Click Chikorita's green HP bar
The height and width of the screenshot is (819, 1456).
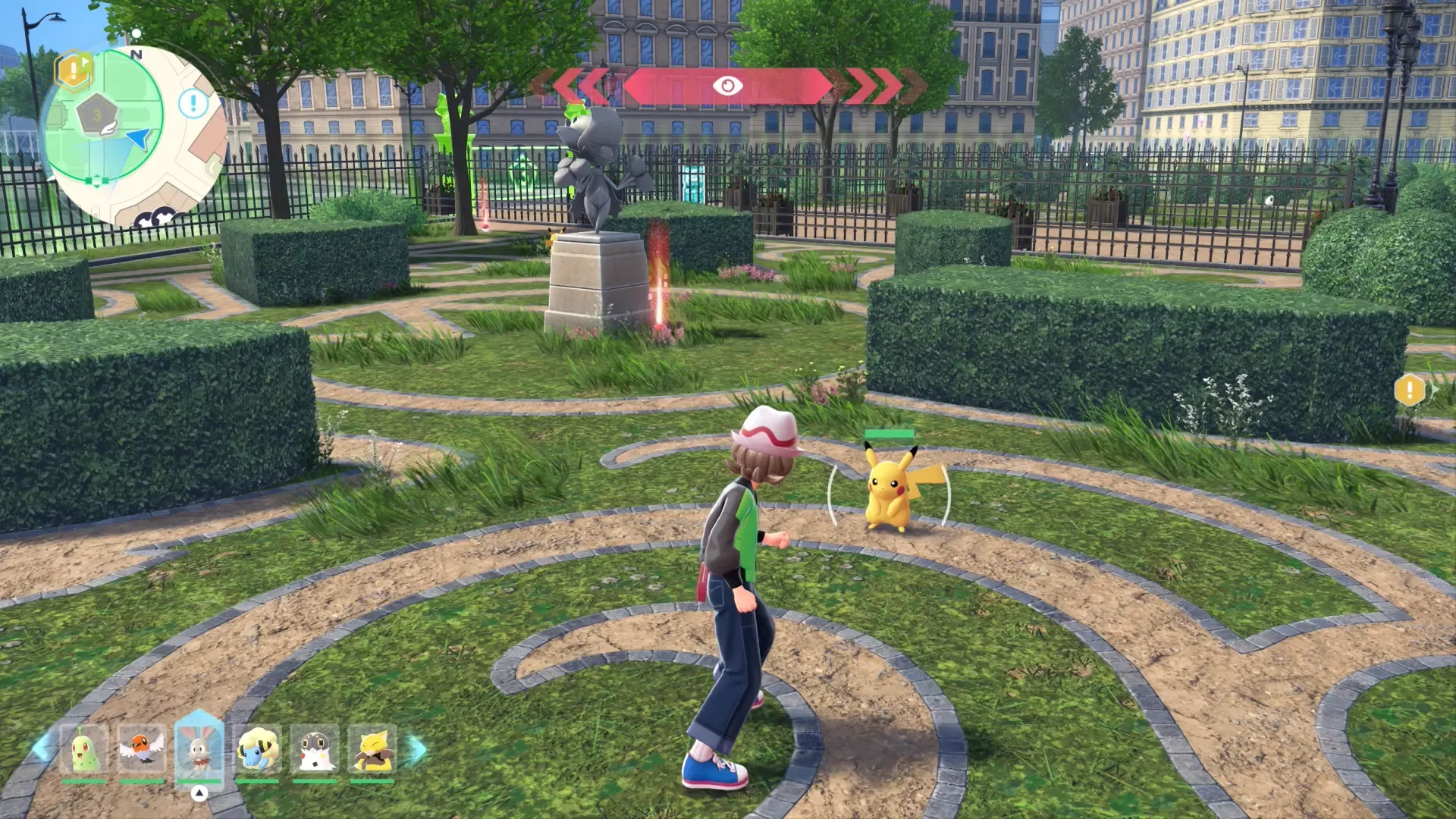point(83,780)
